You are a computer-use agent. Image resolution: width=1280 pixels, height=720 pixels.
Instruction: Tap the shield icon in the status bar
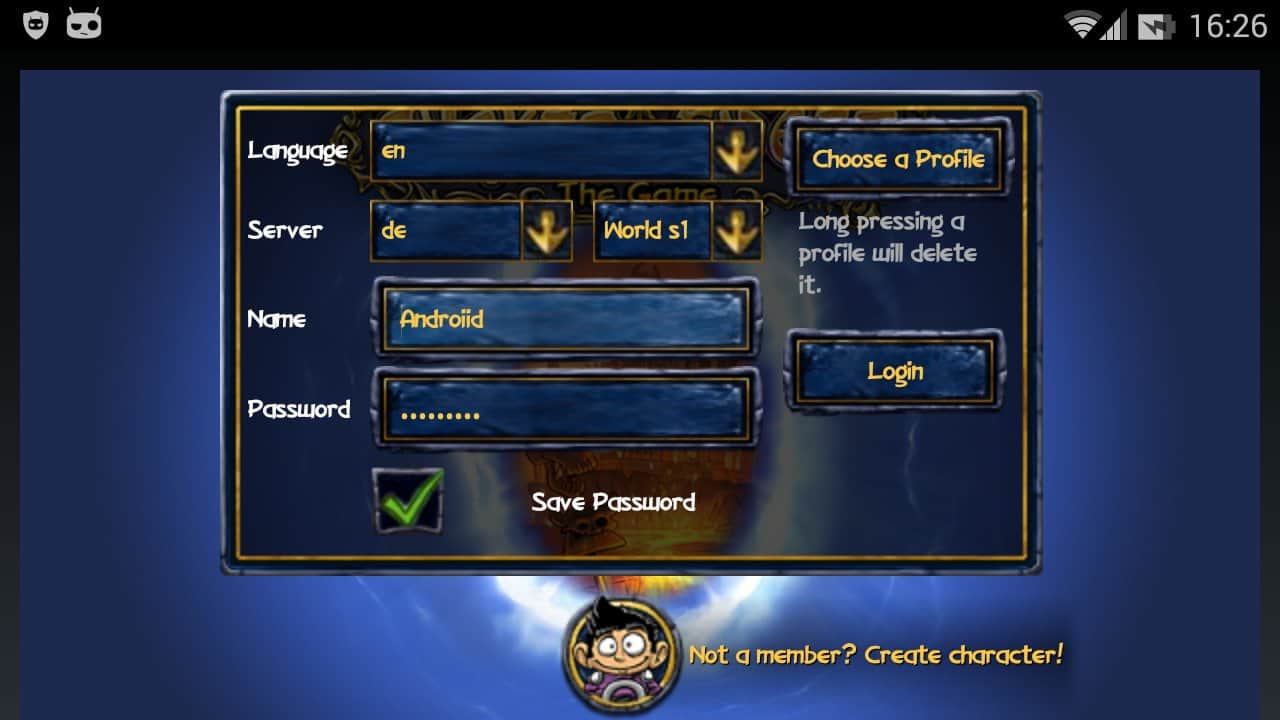tap(34, 21)
